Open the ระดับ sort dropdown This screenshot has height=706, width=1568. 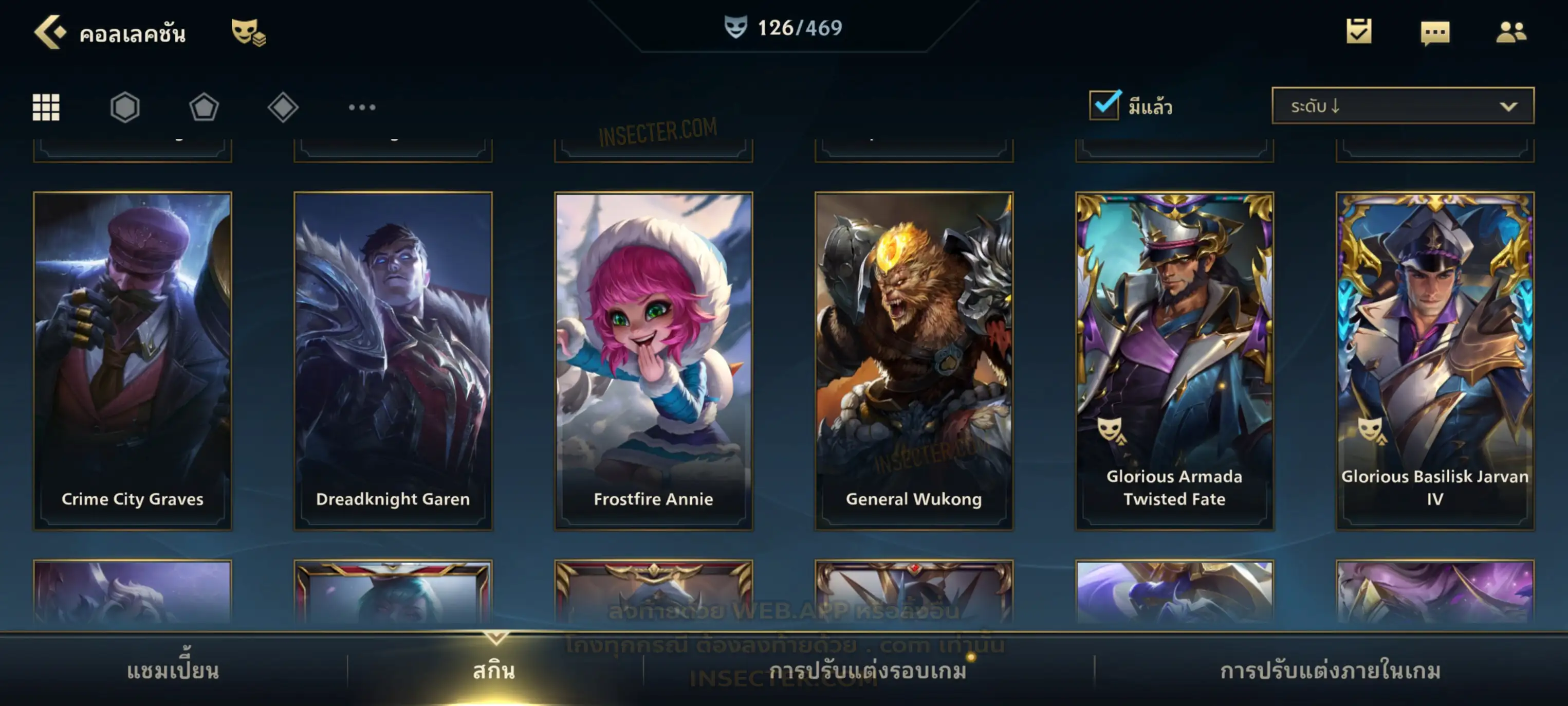pyautogui.click(x=1402, y=106)
